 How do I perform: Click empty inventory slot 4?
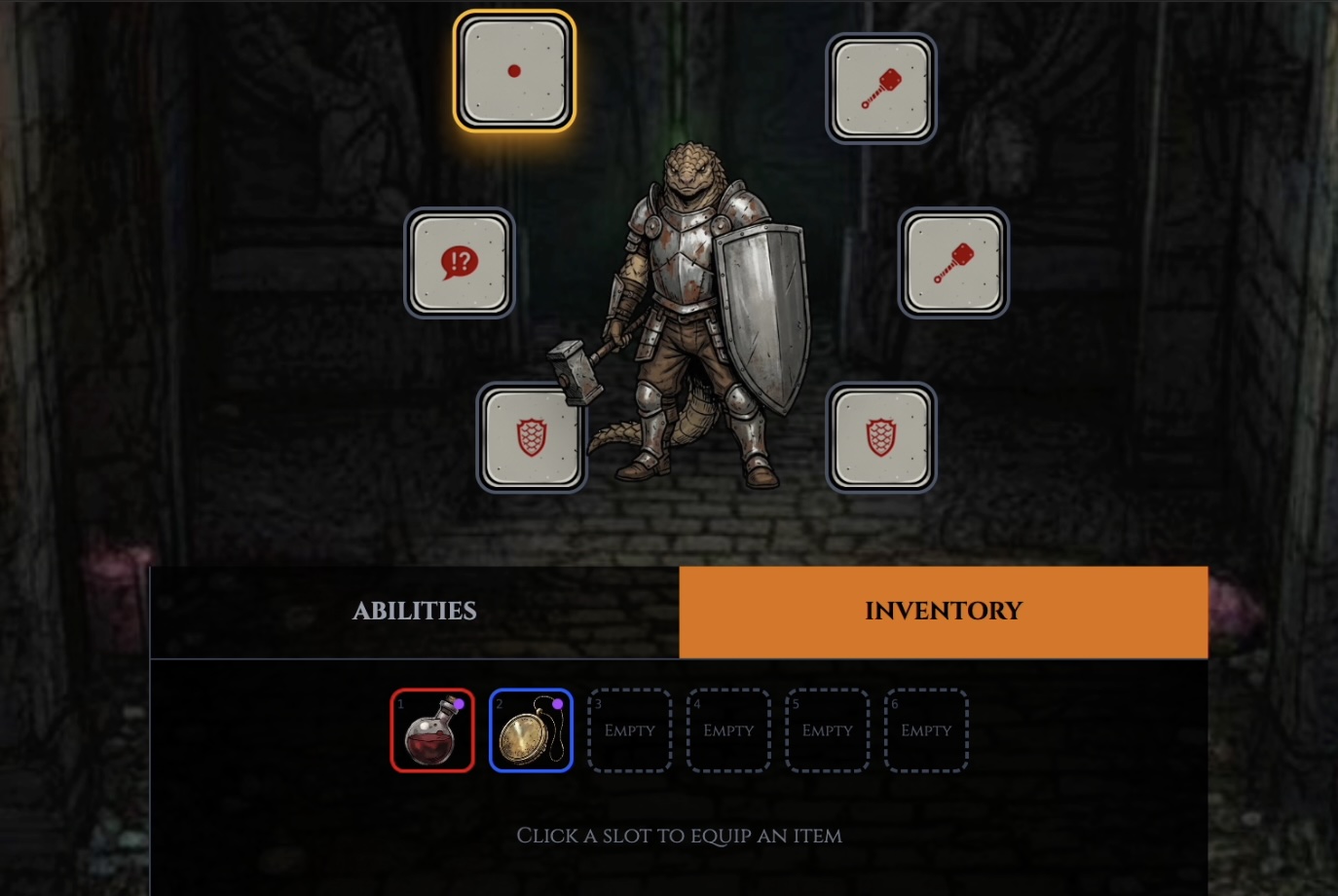727,729
